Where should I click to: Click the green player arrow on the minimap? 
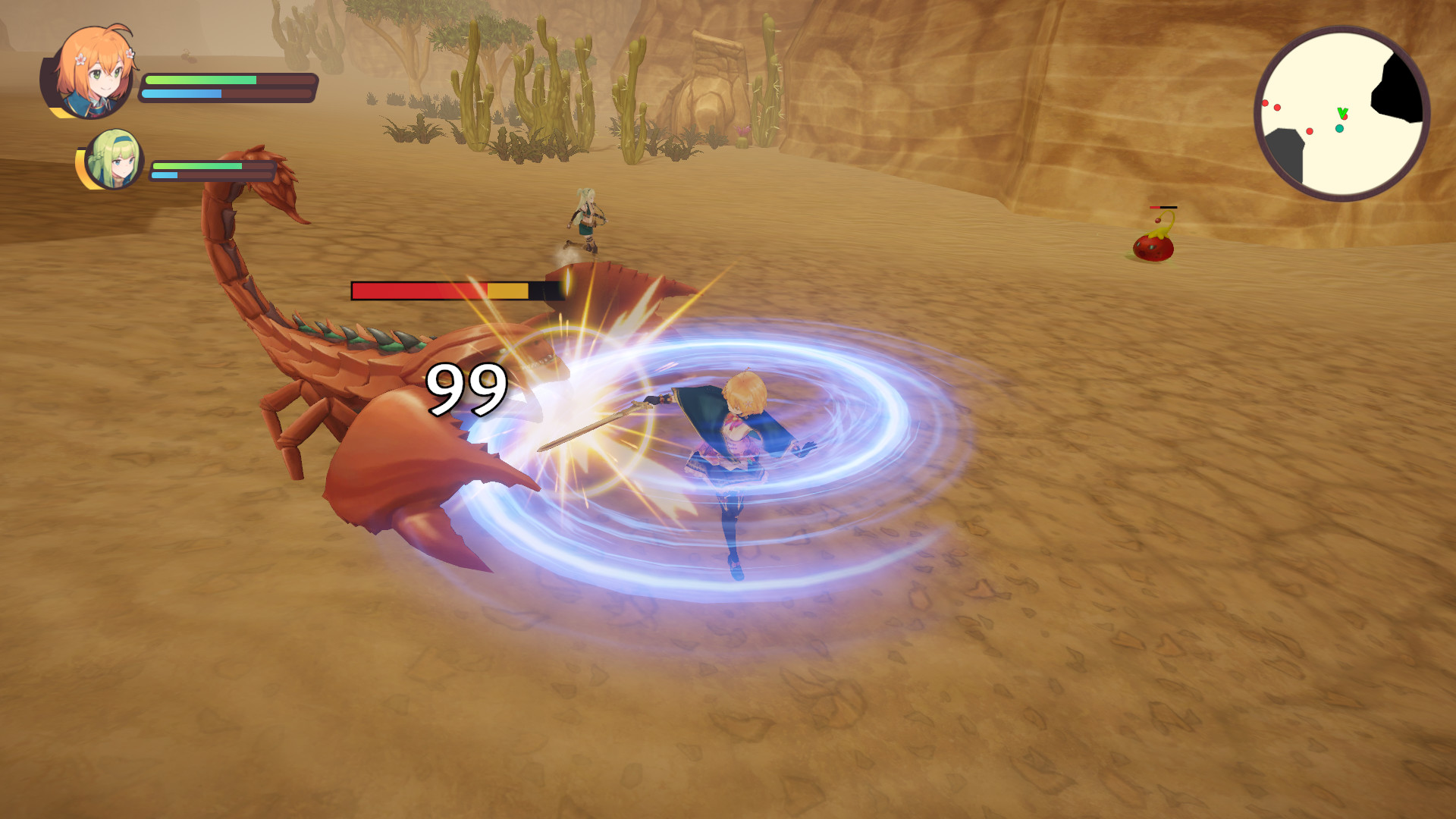tap(1343, 113)
